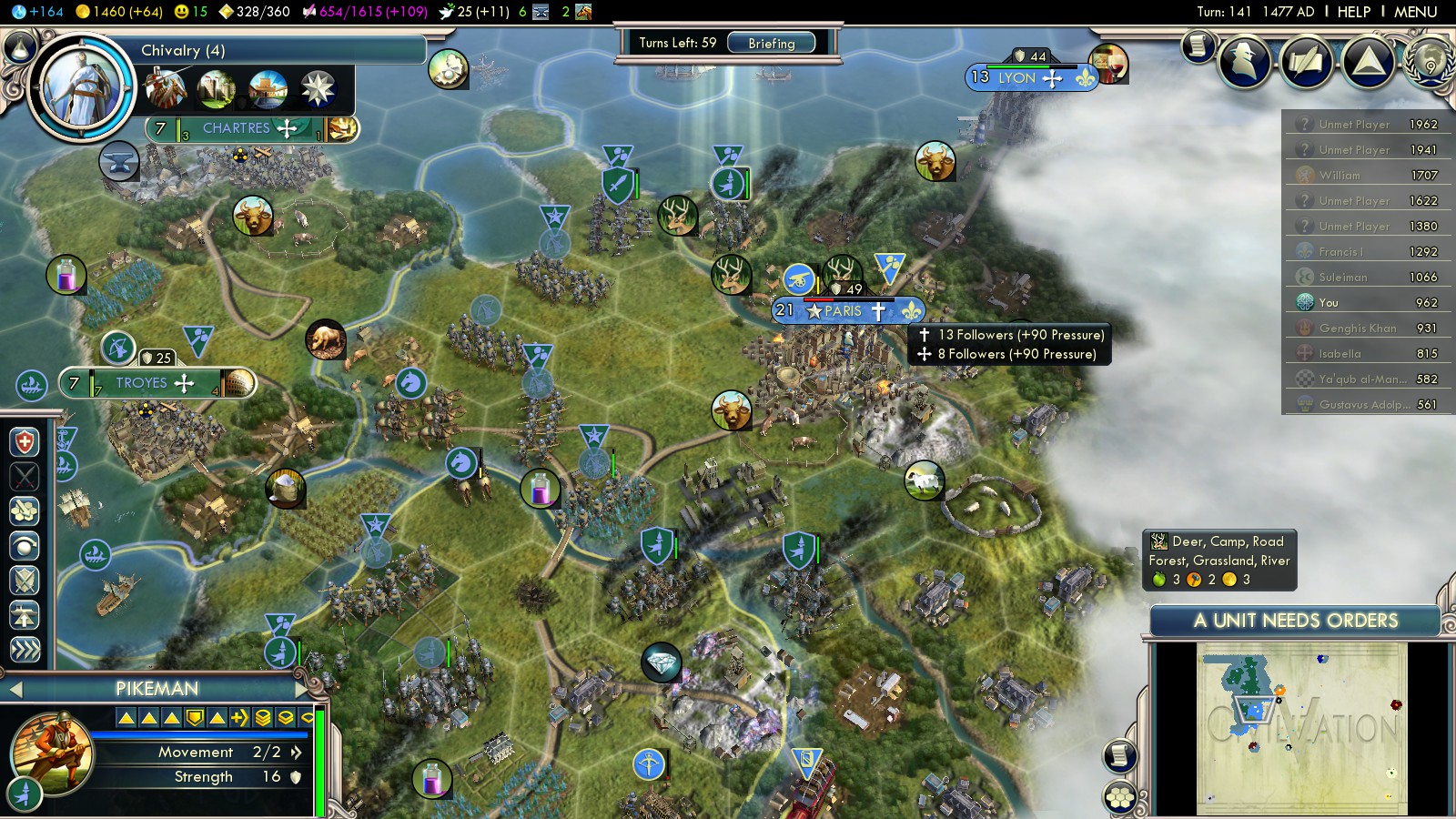Fortify until healed with red cross shield
Image resolution: width=1456 pixels, height=819 pixels.
[x=25, y=443]
